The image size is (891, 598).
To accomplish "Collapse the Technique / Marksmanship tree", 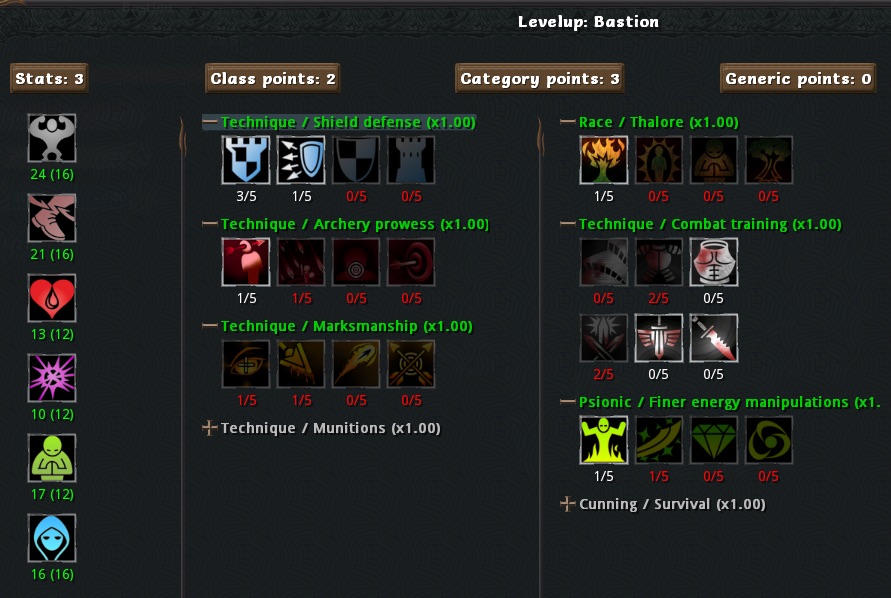I will [x=210, y=326].
